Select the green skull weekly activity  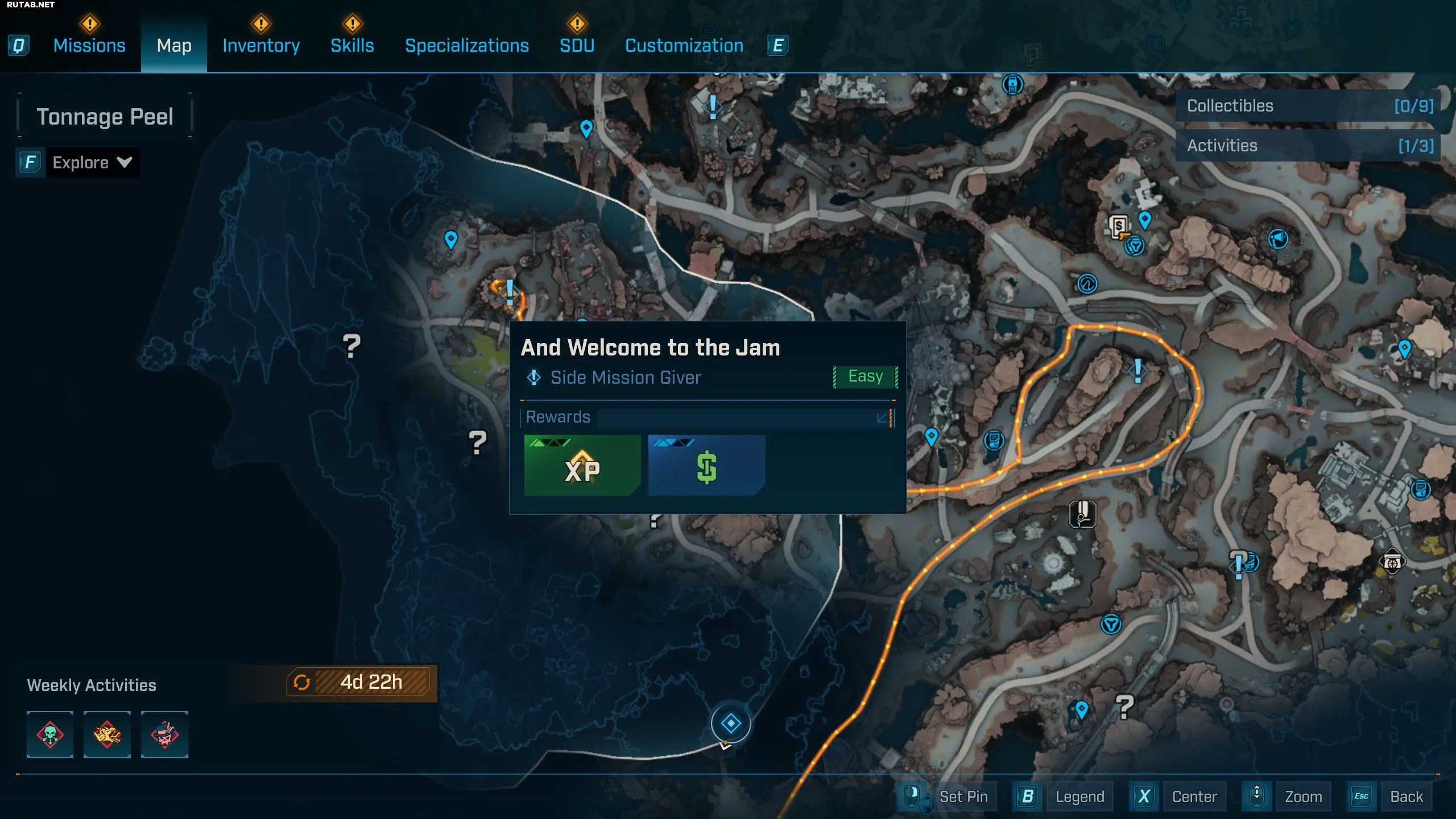pos(50,734)
